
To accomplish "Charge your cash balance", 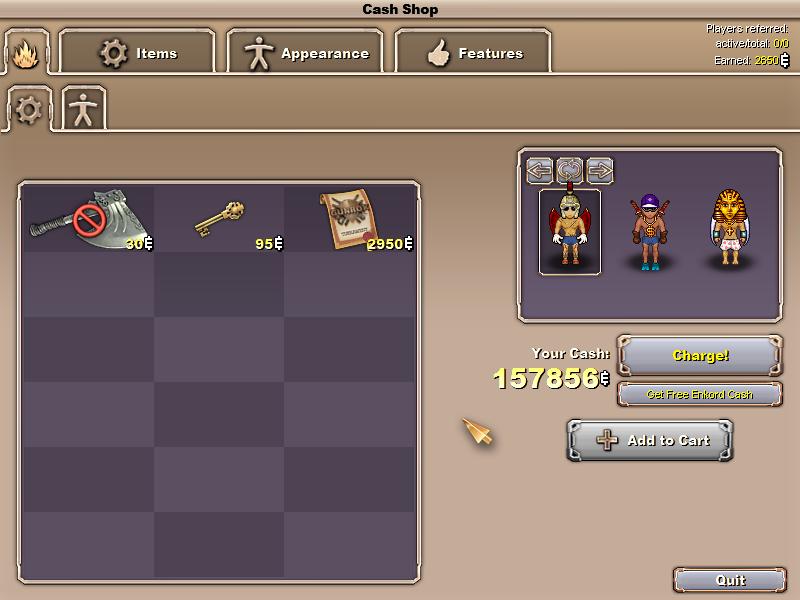I will tap(700, 356).
